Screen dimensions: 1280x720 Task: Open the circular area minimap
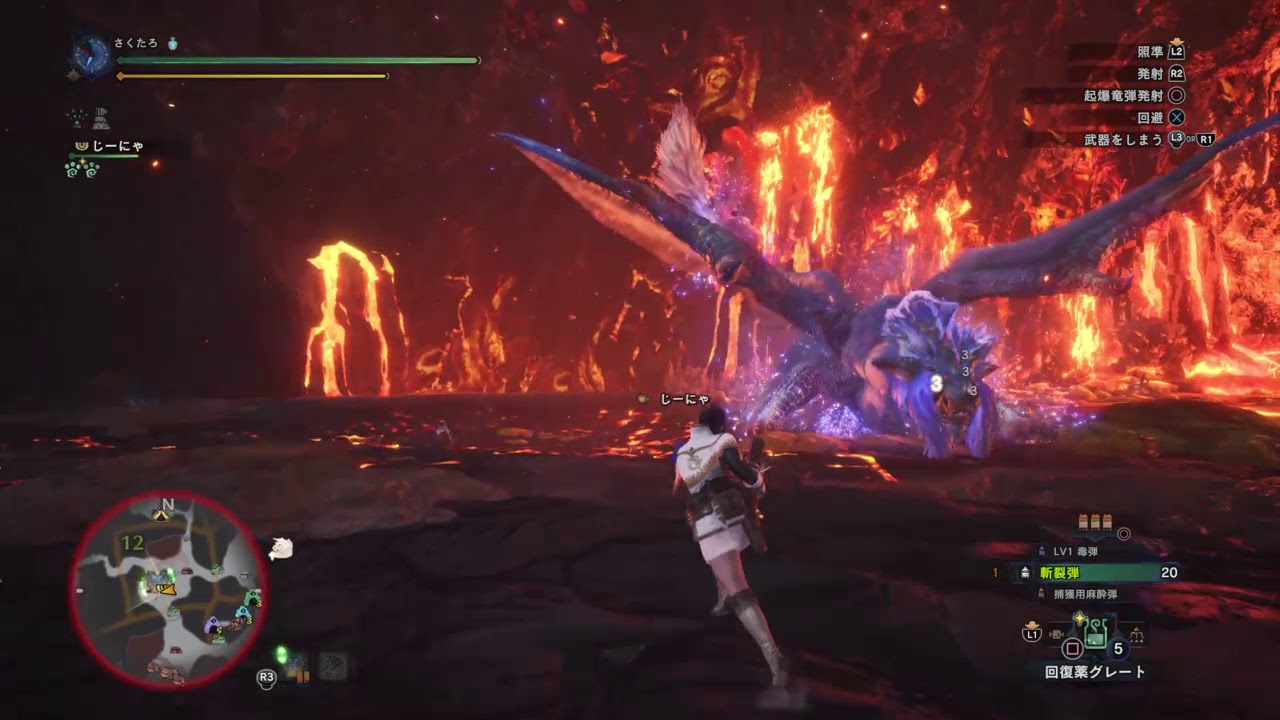(x=168, y=591)
